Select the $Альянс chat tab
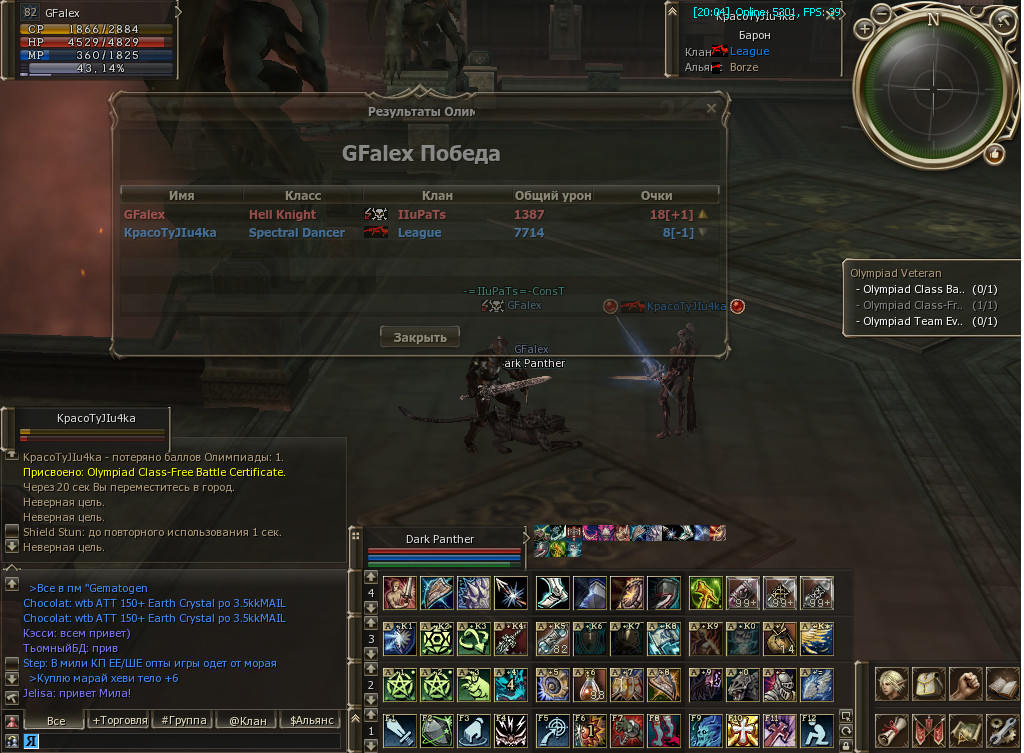1024x753 pixels. pos(310,720)
